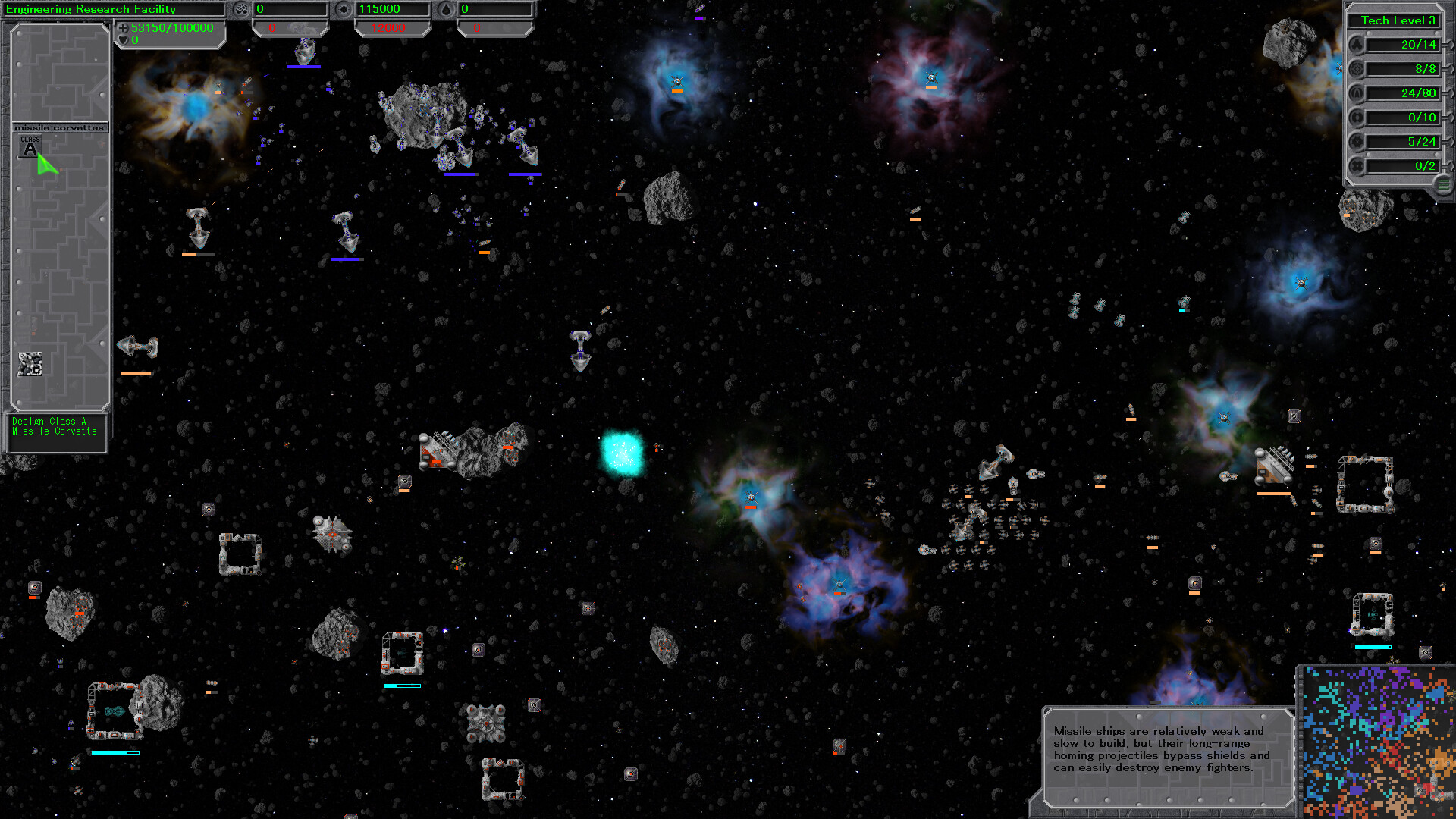Image resolution: width=1456 pixels, height=819 pixels.
Task: Expand the tab beside the 0/10 counter
Action: coord(1449,118)
